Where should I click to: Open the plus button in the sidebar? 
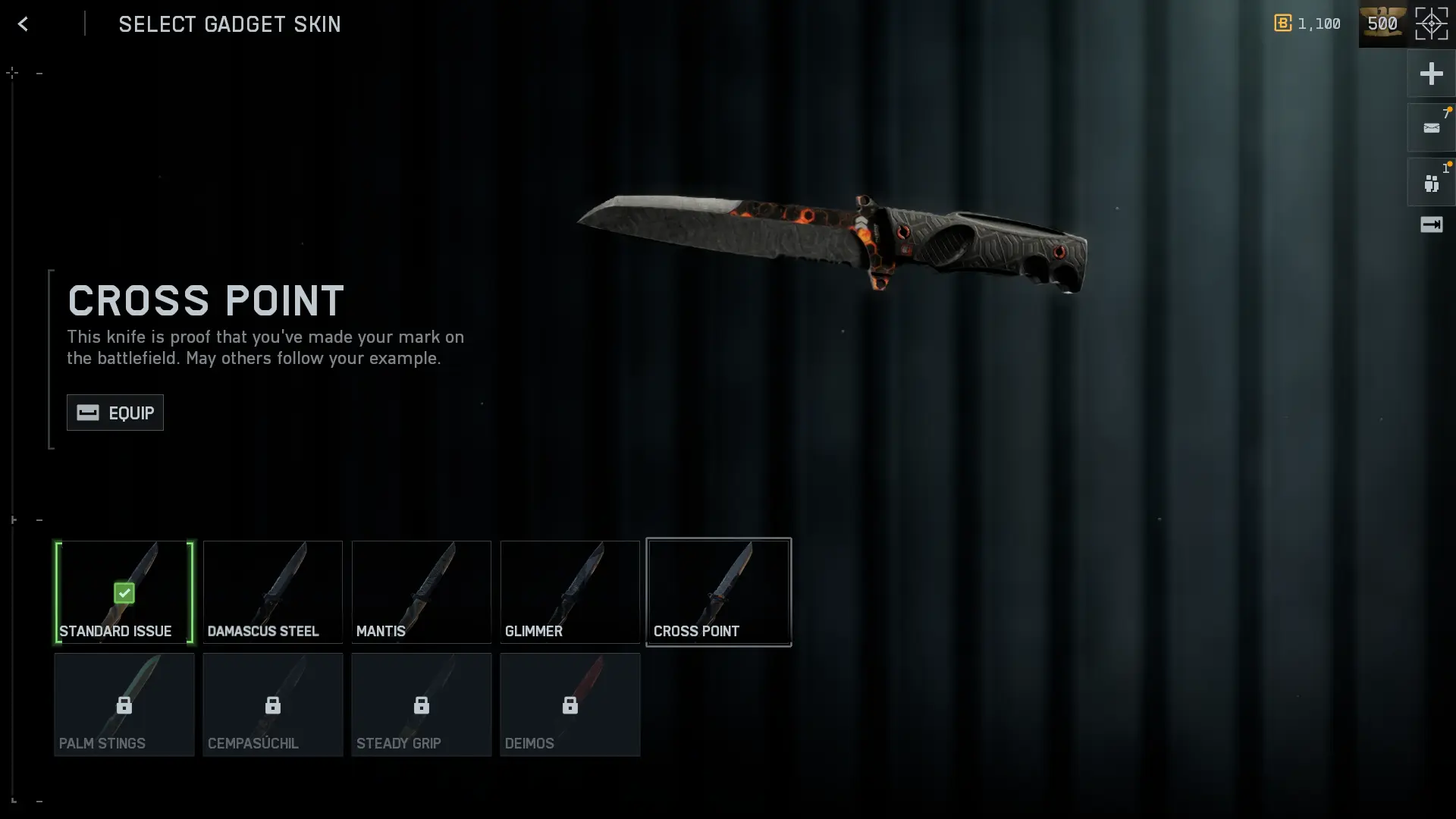[1431, 74]
